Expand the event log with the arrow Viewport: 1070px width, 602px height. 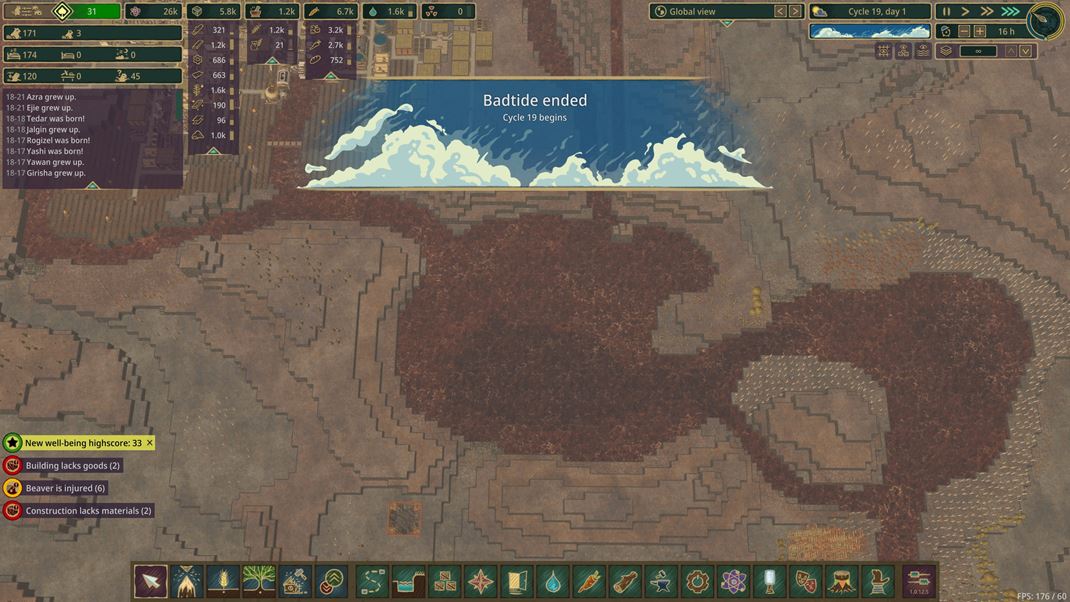[x=92, y=185]
